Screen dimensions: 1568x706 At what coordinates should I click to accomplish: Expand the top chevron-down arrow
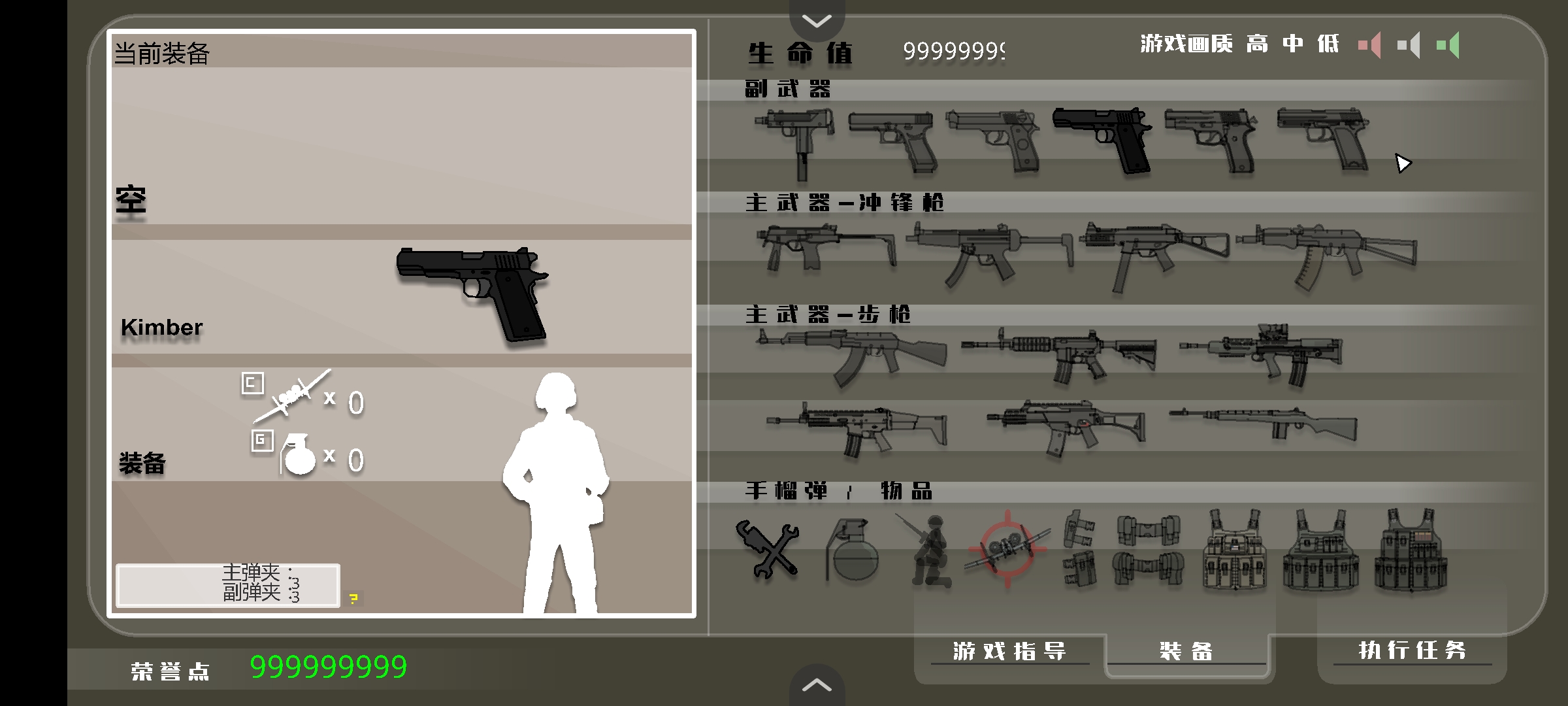point(817,20)
